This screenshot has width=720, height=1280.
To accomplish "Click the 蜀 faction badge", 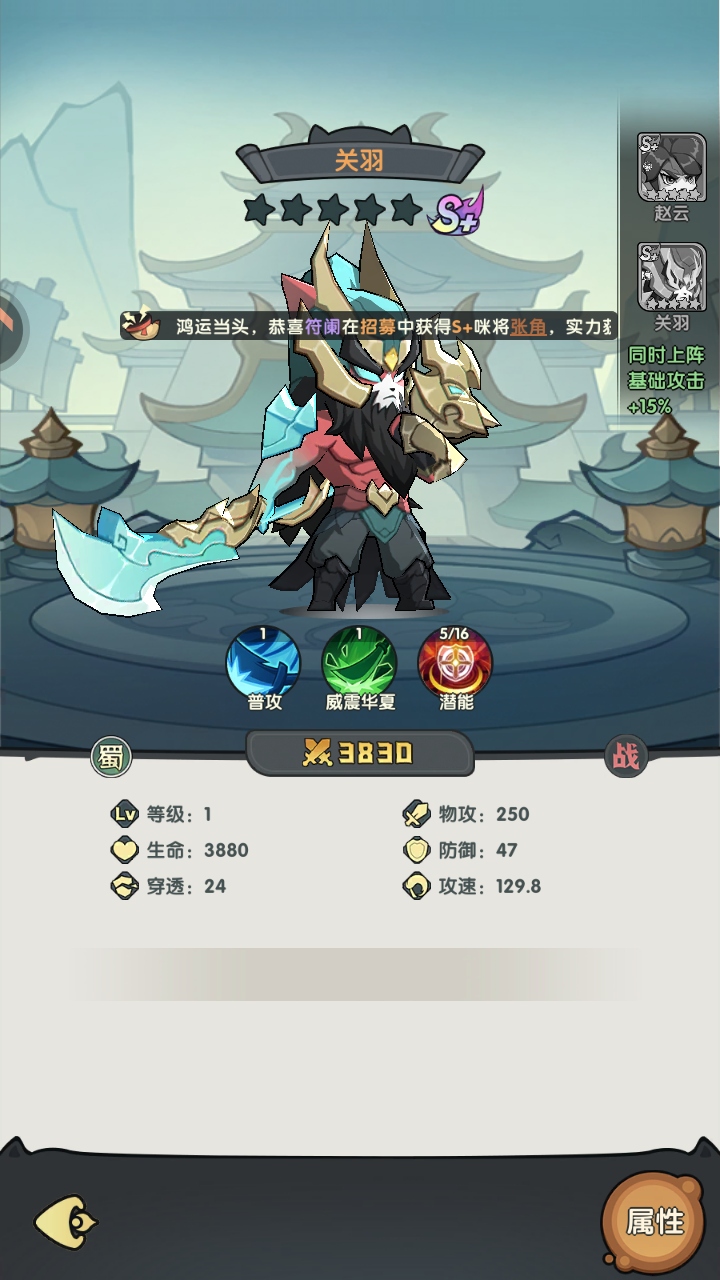I will 111,757.
